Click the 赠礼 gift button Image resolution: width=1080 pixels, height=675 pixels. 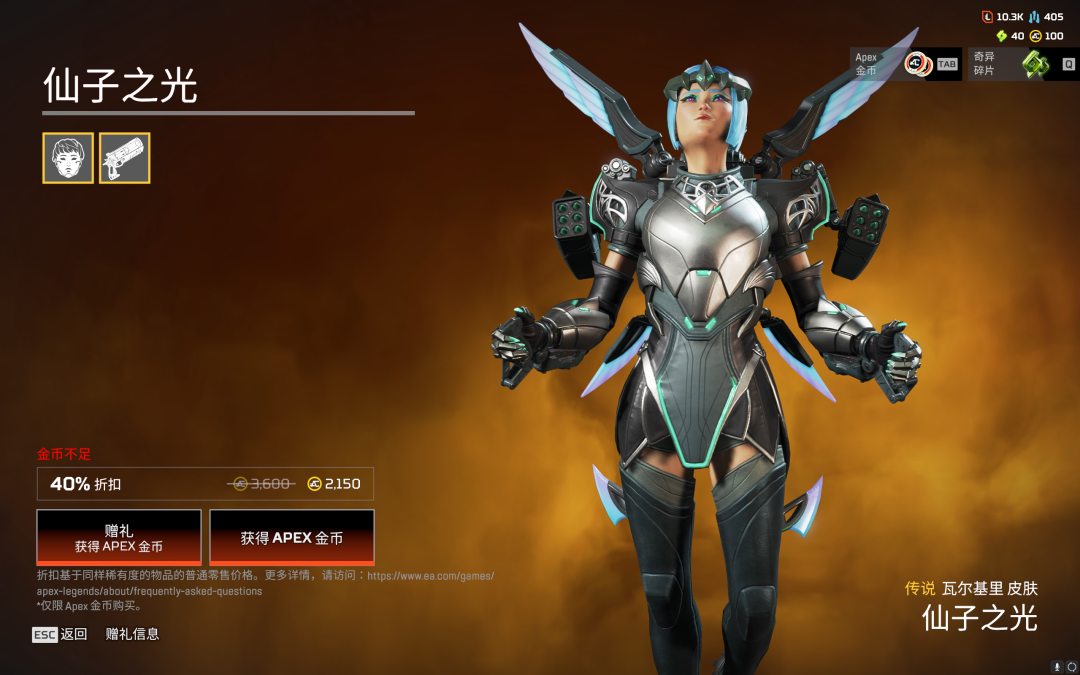point(119,537)
